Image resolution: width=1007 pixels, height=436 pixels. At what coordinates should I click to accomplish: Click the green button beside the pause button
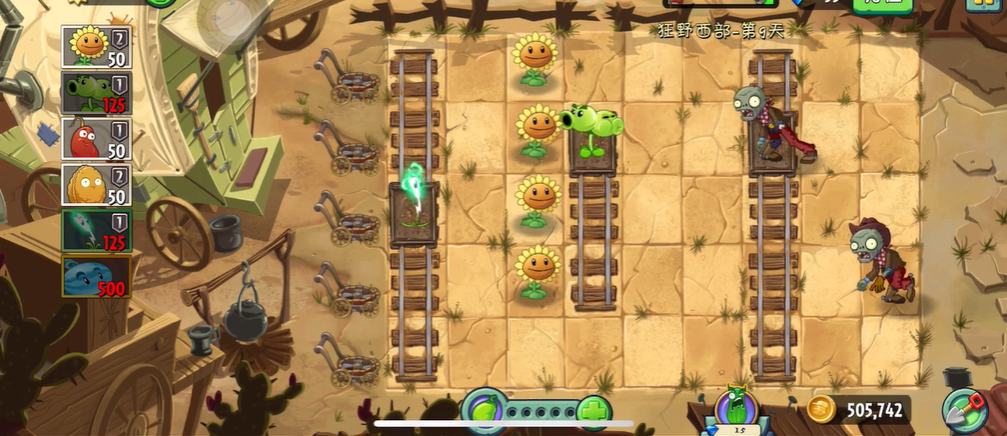tap(882, 4)
